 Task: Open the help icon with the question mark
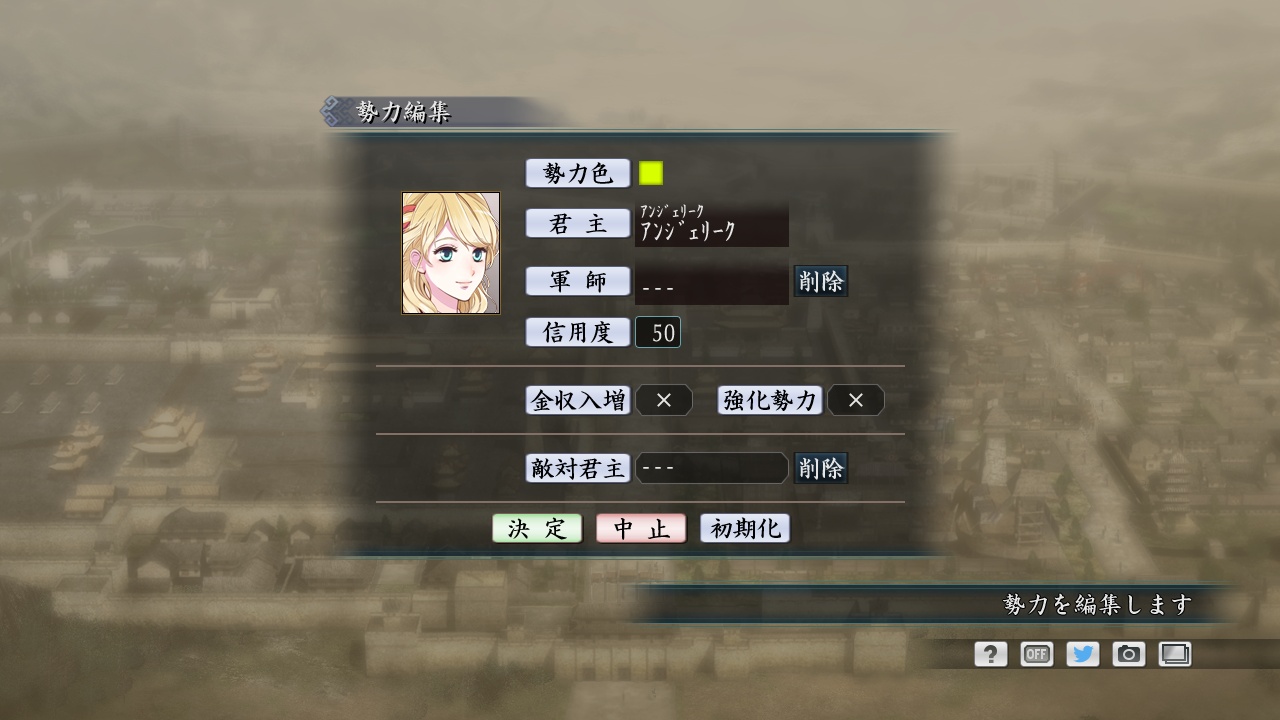click(990, 654)
